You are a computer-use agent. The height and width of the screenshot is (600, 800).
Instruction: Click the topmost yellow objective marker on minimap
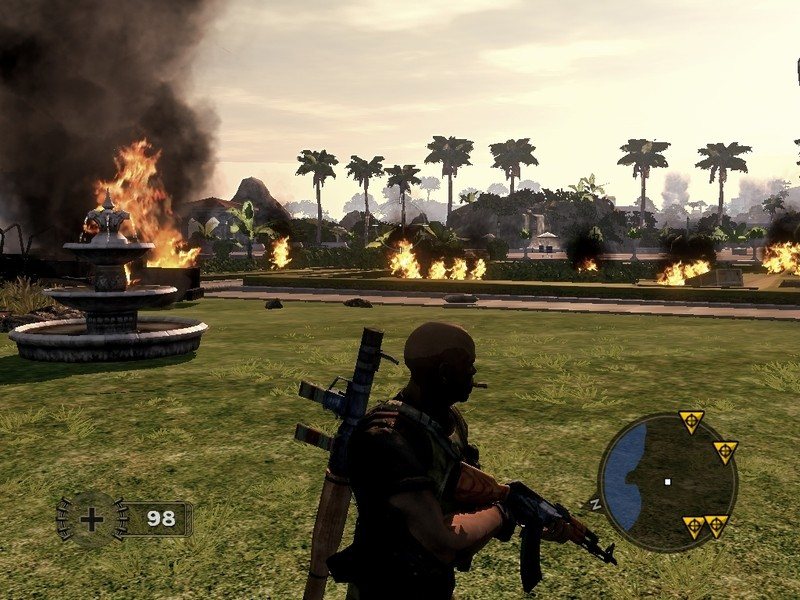(690, 421)
